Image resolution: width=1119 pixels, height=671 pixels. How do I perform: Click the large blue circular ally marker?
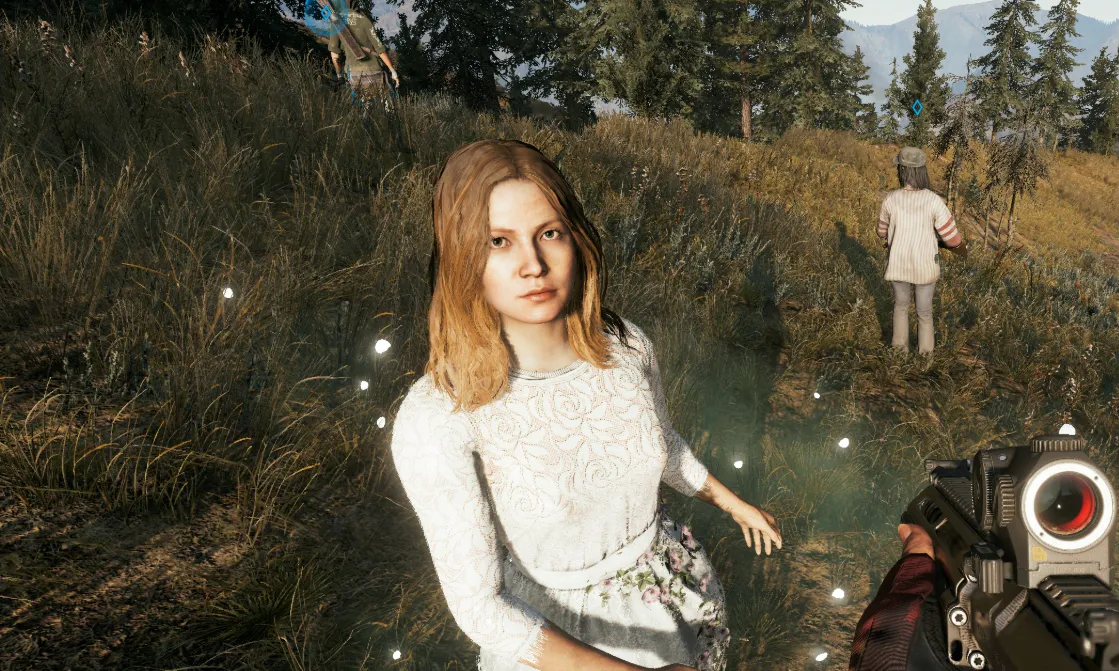click(x=326, y=14)
